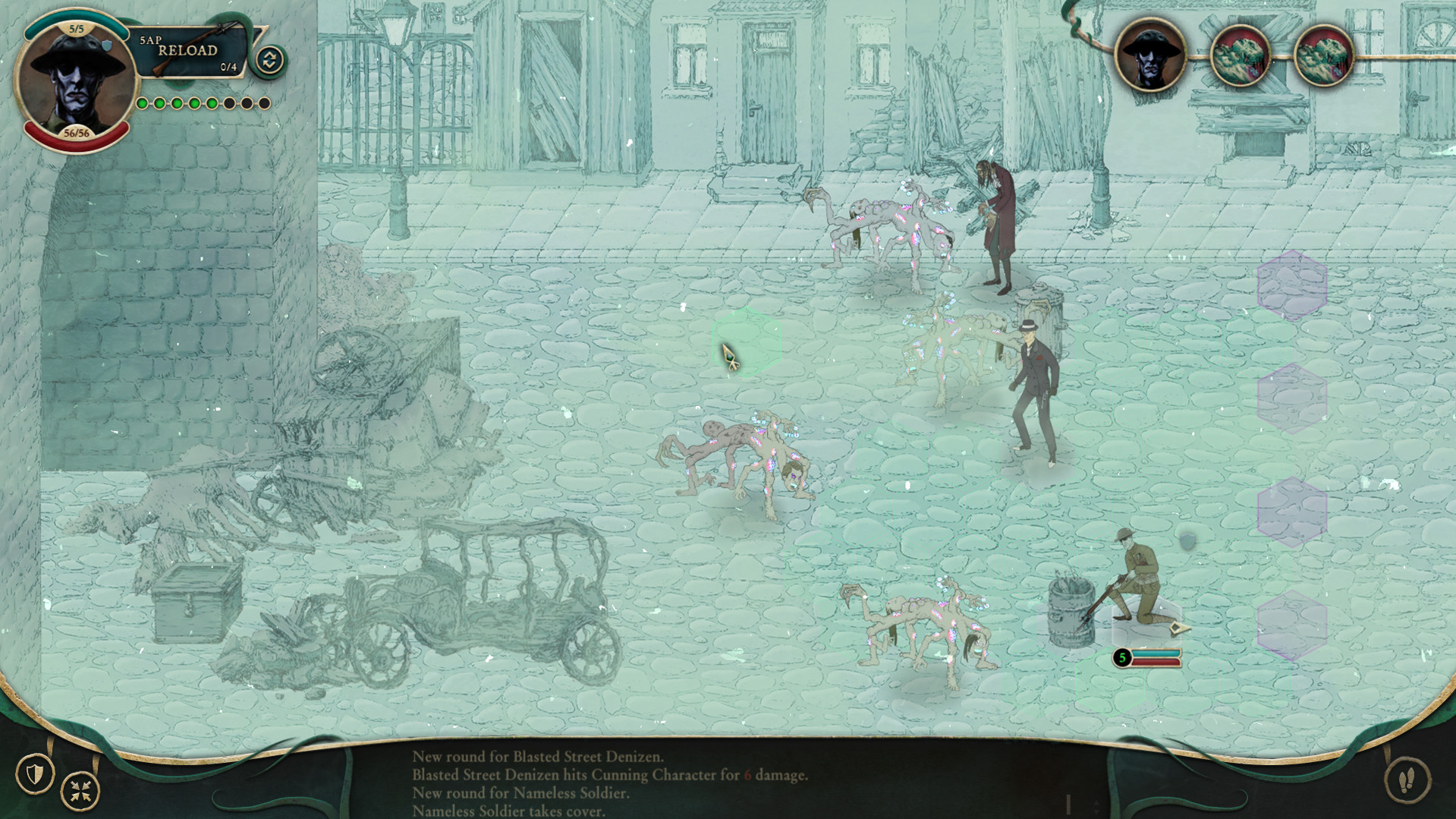Open the soldier's portrait in the turn tracker
Viewport: 1456px width, 819px height.
(1150, 58)
